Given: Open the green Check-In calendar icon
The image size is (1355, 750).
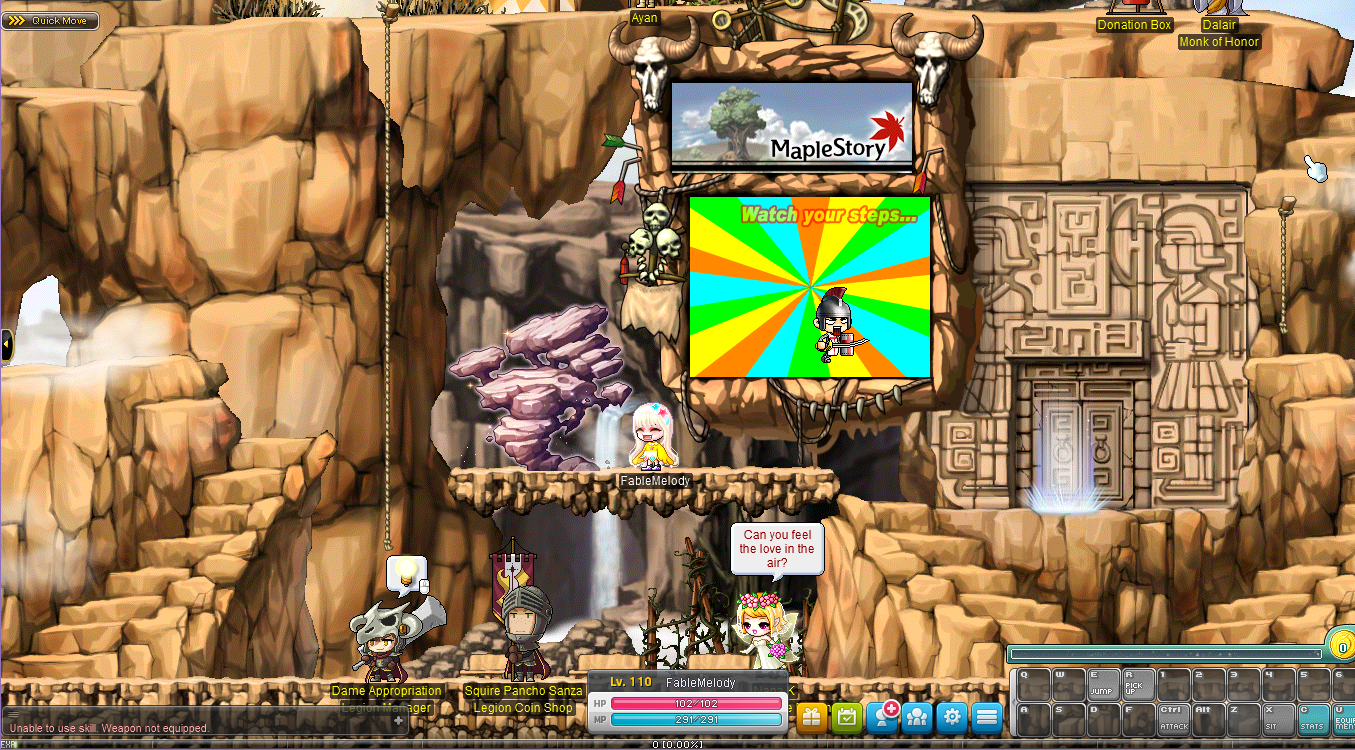Looking at the screenshot, I should pos(846,717).
